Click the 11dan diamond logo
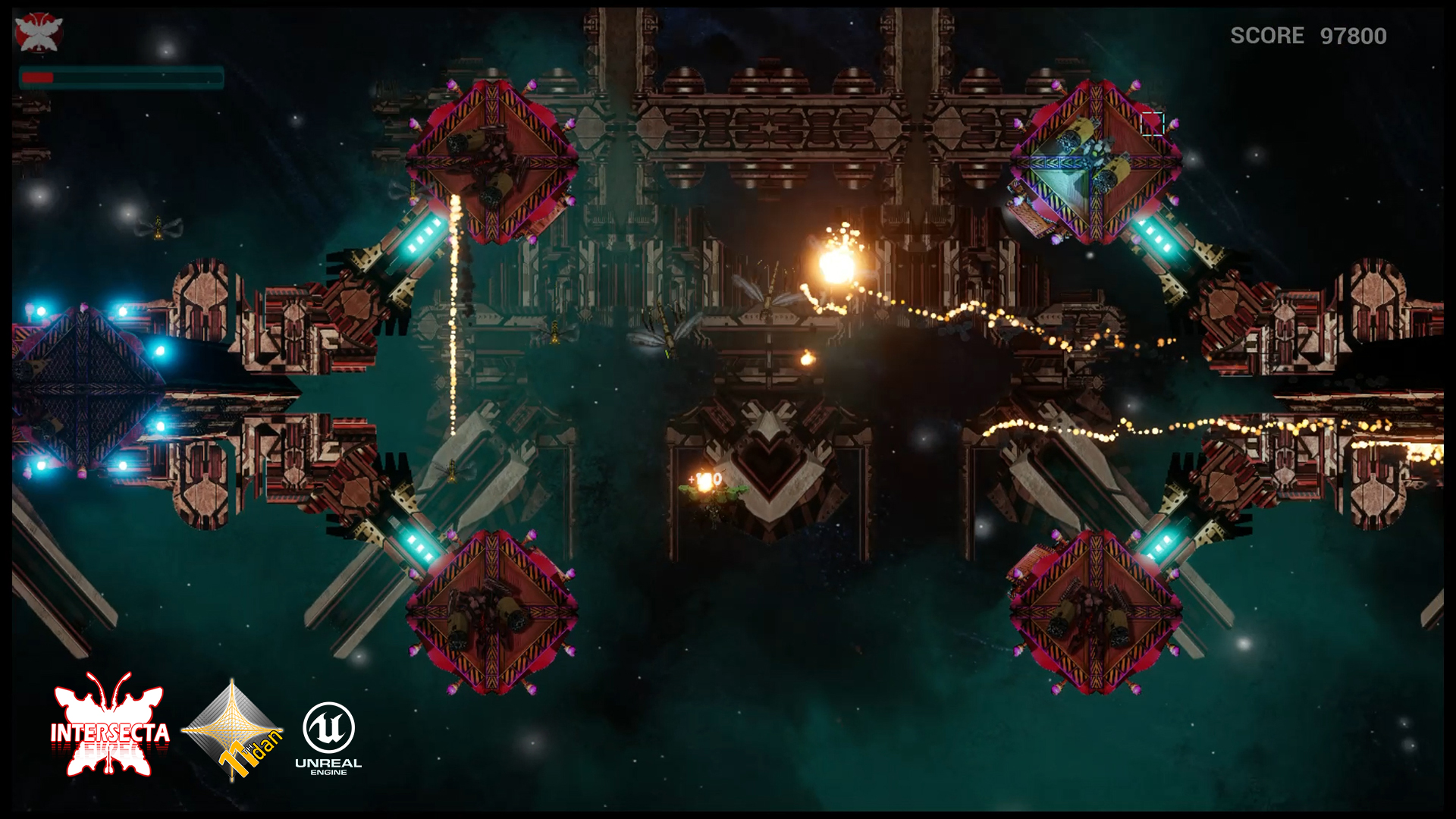 233,730
